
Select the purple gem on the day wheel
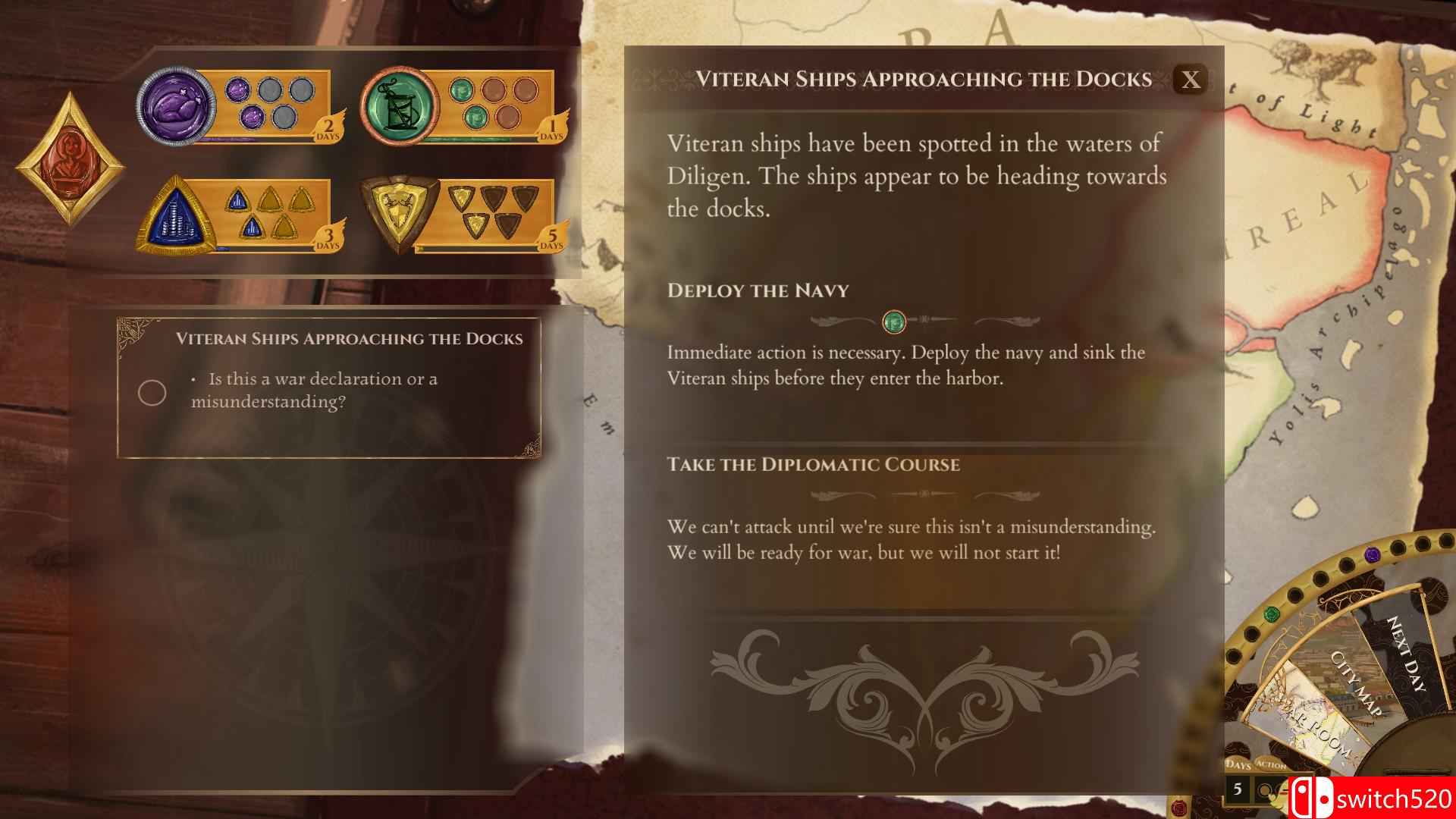(x=1372, y=555)
